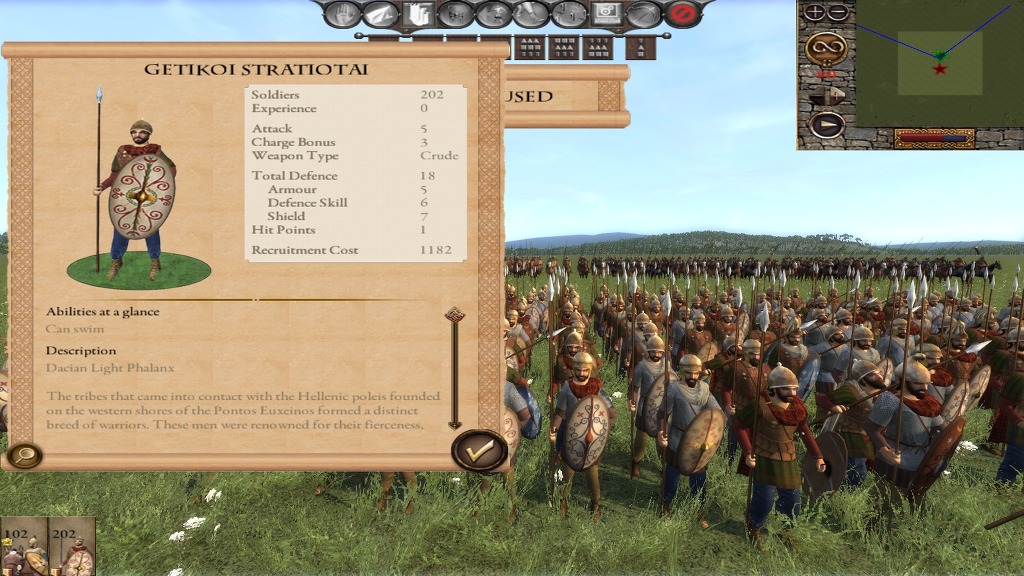The image size is (1024, 576).
Task: Zoom out the battle minimap
Action: pos(838,12)
